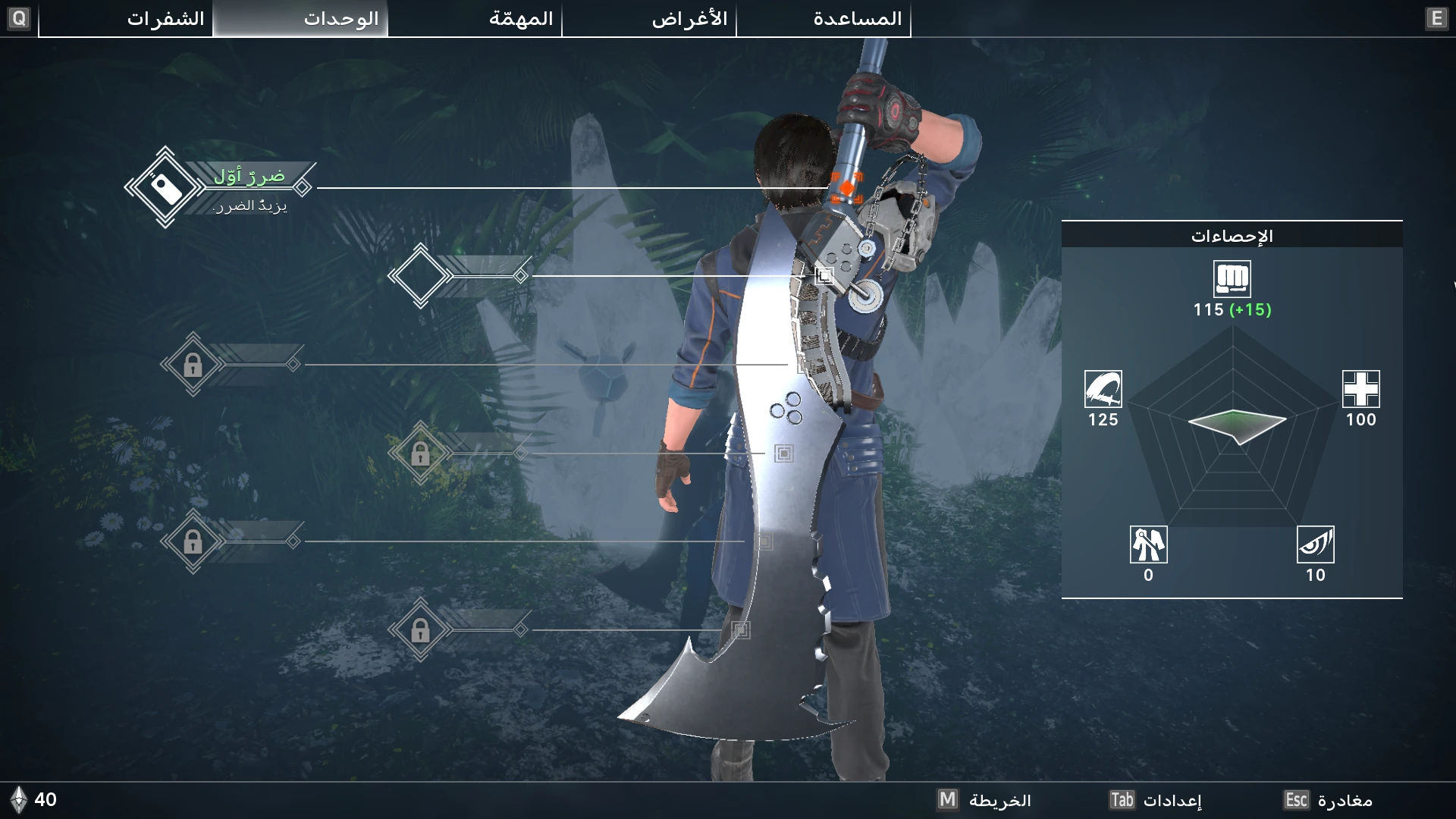Select the blade slash stat icon
1456x819 pixels.
click(1103, 389)
